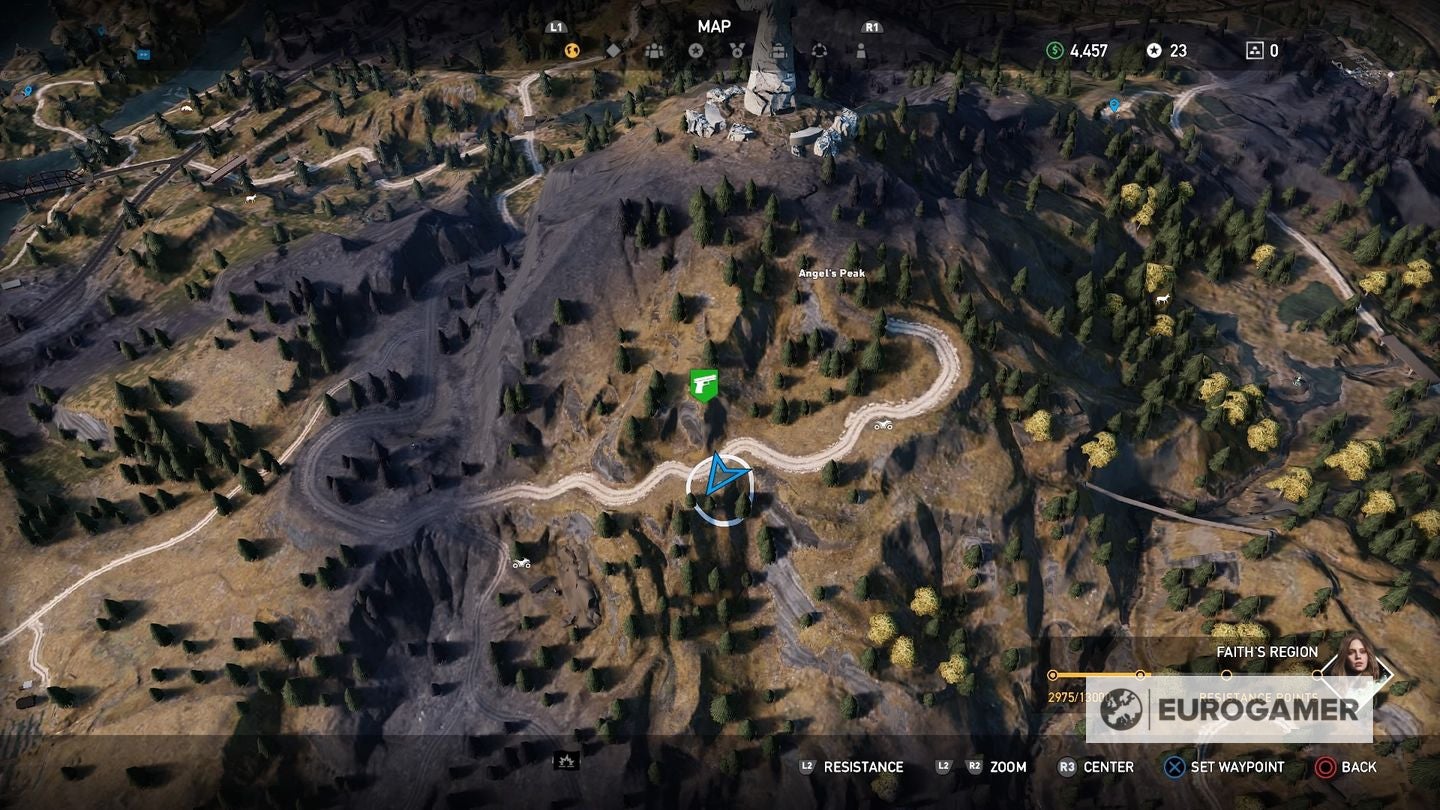Open the challenges star tab
1440x810 pixels.
coord(697,50)
